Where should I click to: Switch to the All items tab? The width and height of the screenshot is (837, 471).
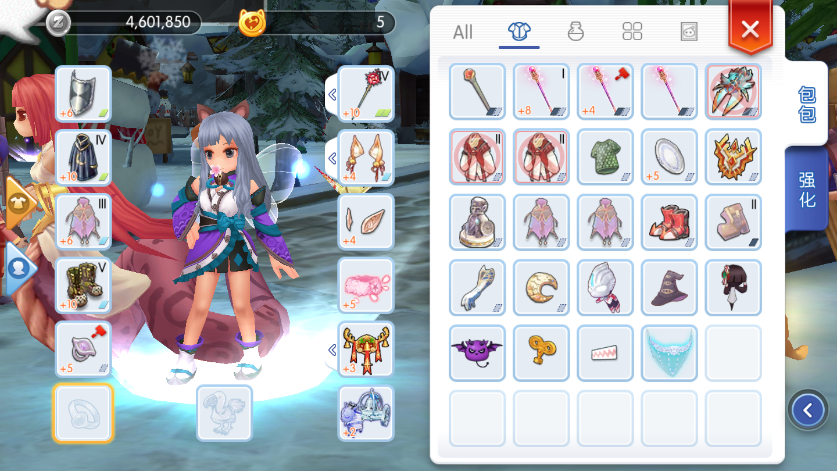462,32
